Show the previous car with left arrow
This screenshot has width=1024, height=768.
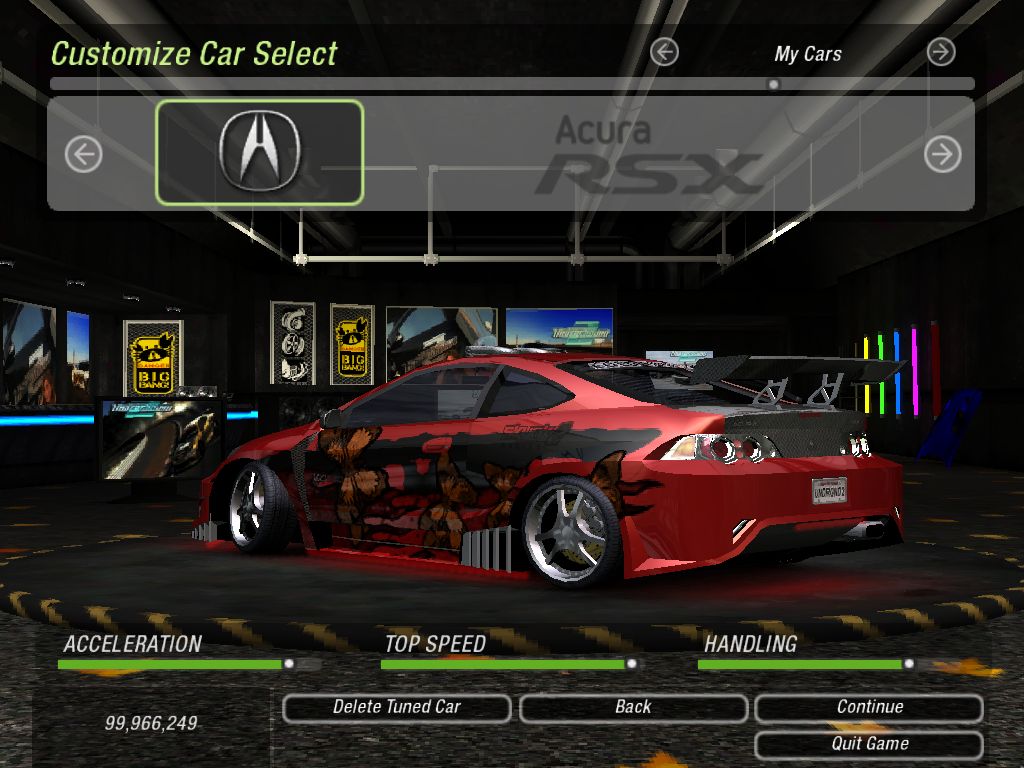(x=84, y=154)
